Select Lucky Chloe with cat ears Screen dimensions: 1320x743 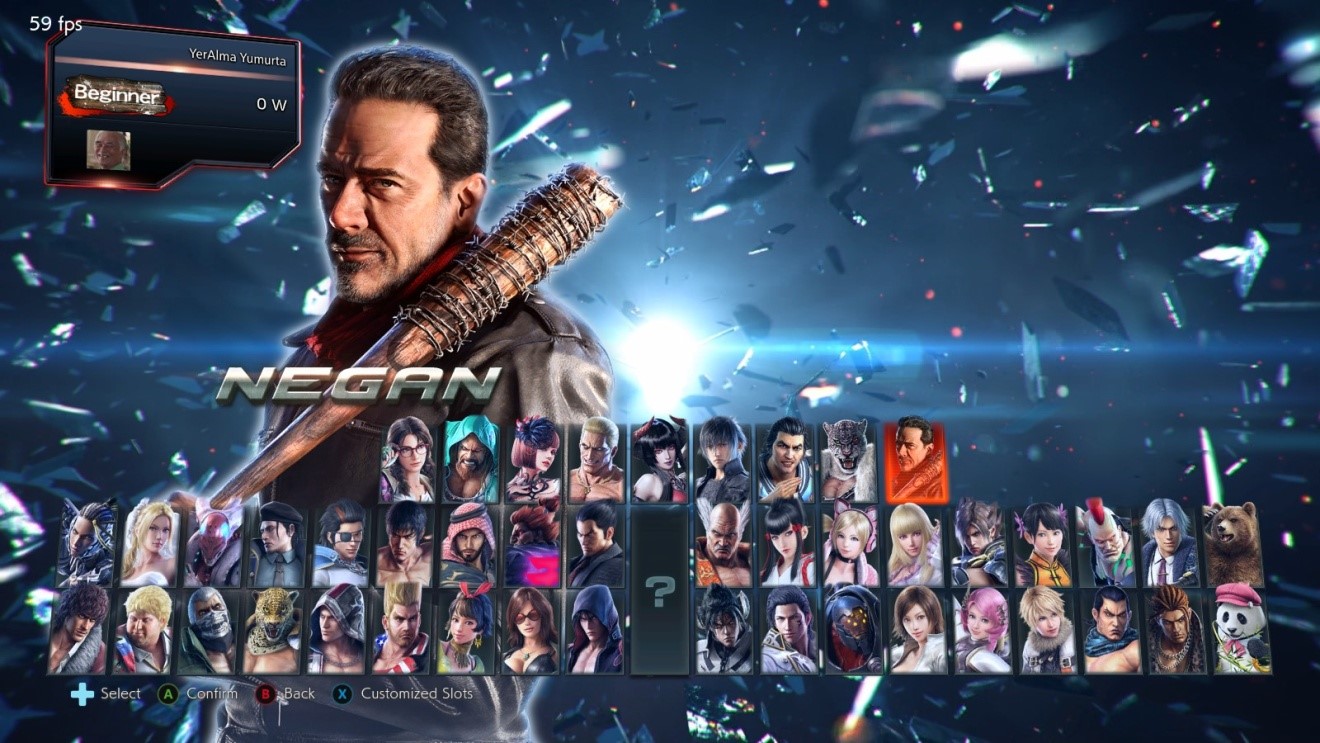pyautogui.click(x=852, y=545)
